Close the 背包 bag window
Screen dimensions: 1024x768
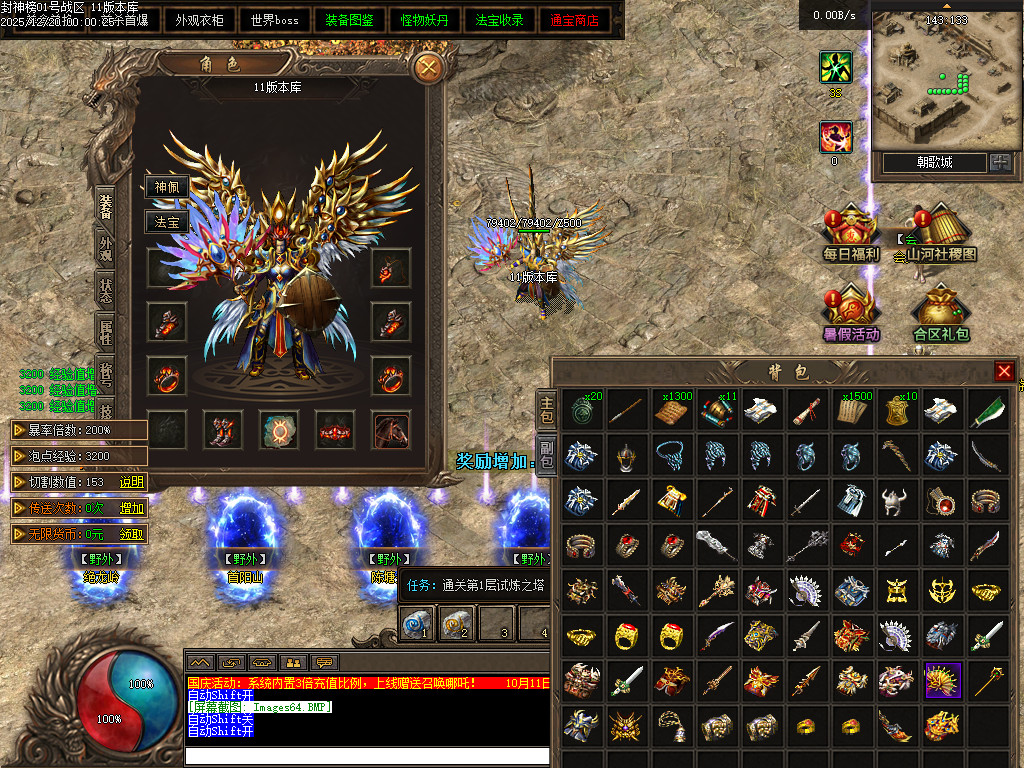pos(1004,371)
